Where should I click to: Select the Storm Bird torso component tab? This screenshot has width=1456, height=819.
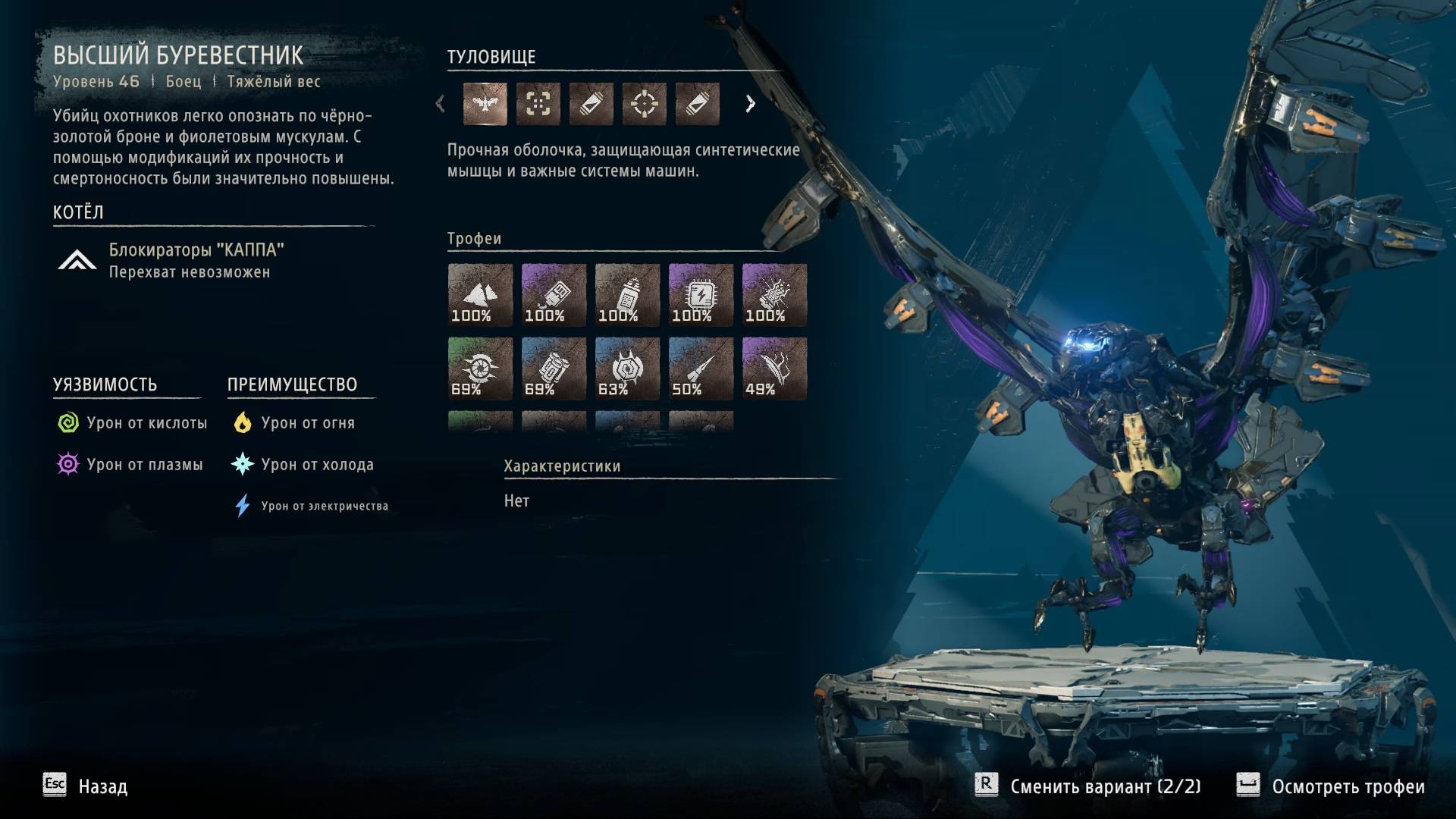485,104
